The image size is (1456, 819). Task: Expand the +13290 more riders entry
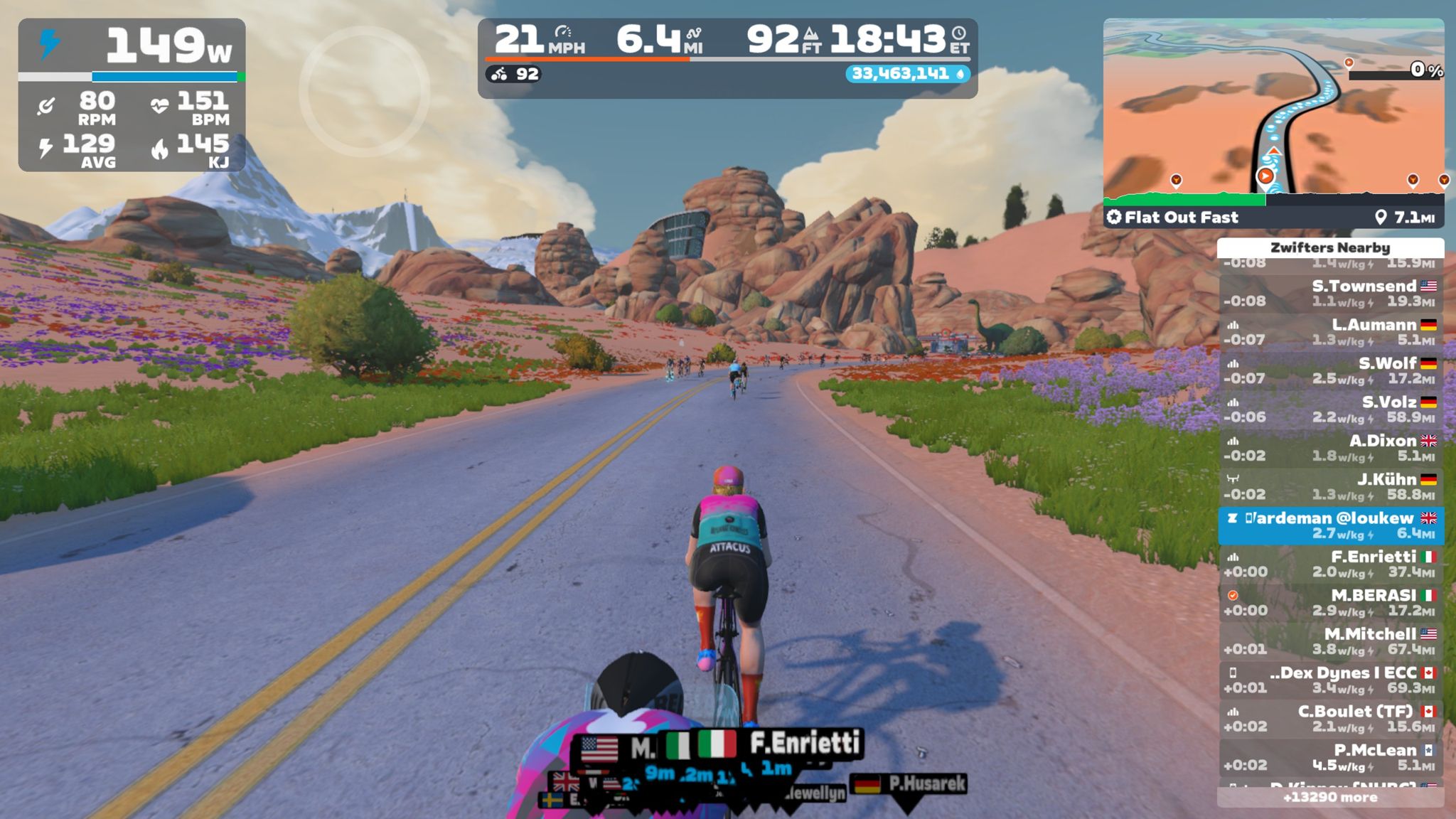tap(1331, 798)
